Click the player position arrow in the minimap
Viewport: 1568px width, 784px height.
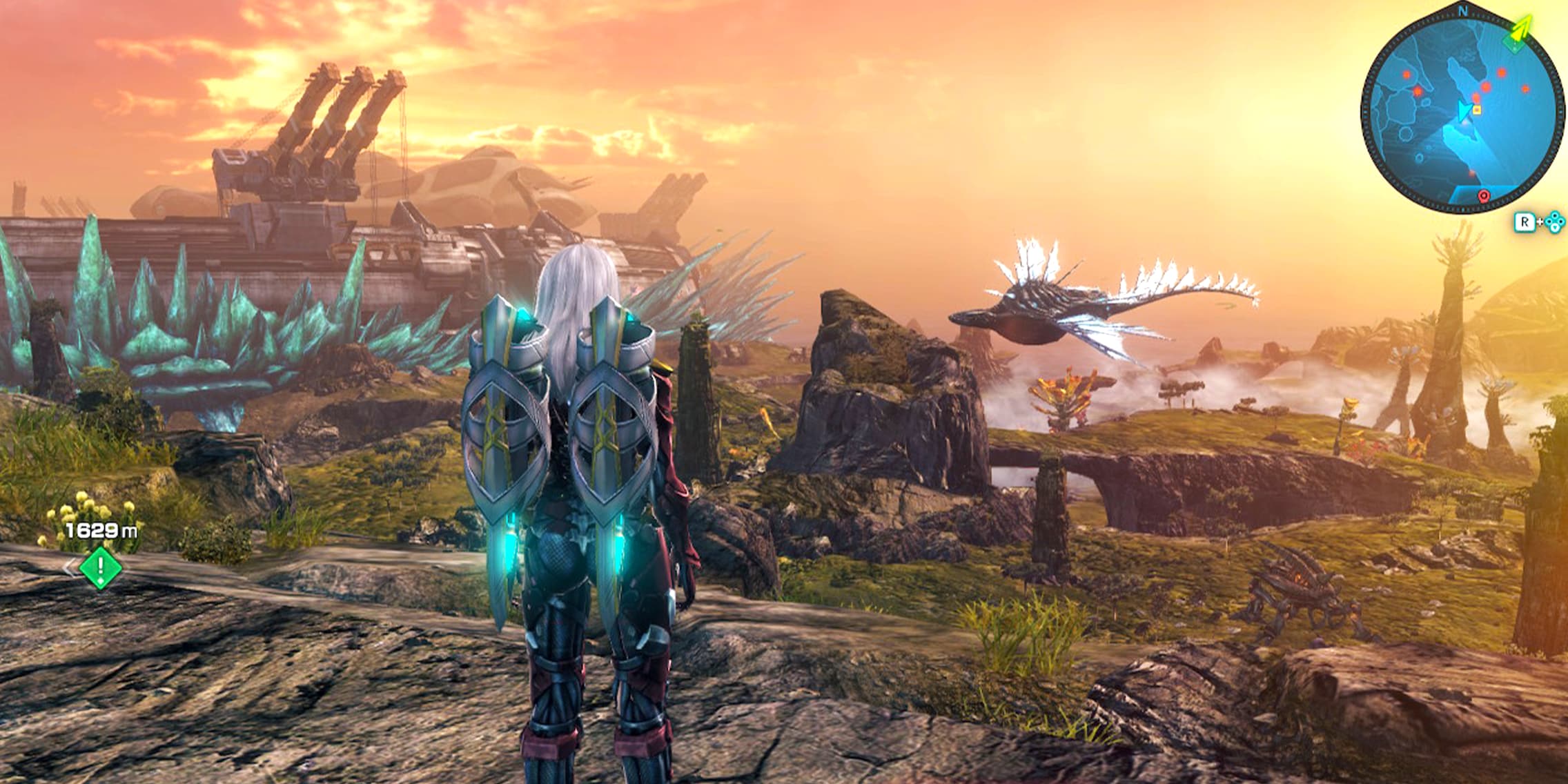(1464, 112)
